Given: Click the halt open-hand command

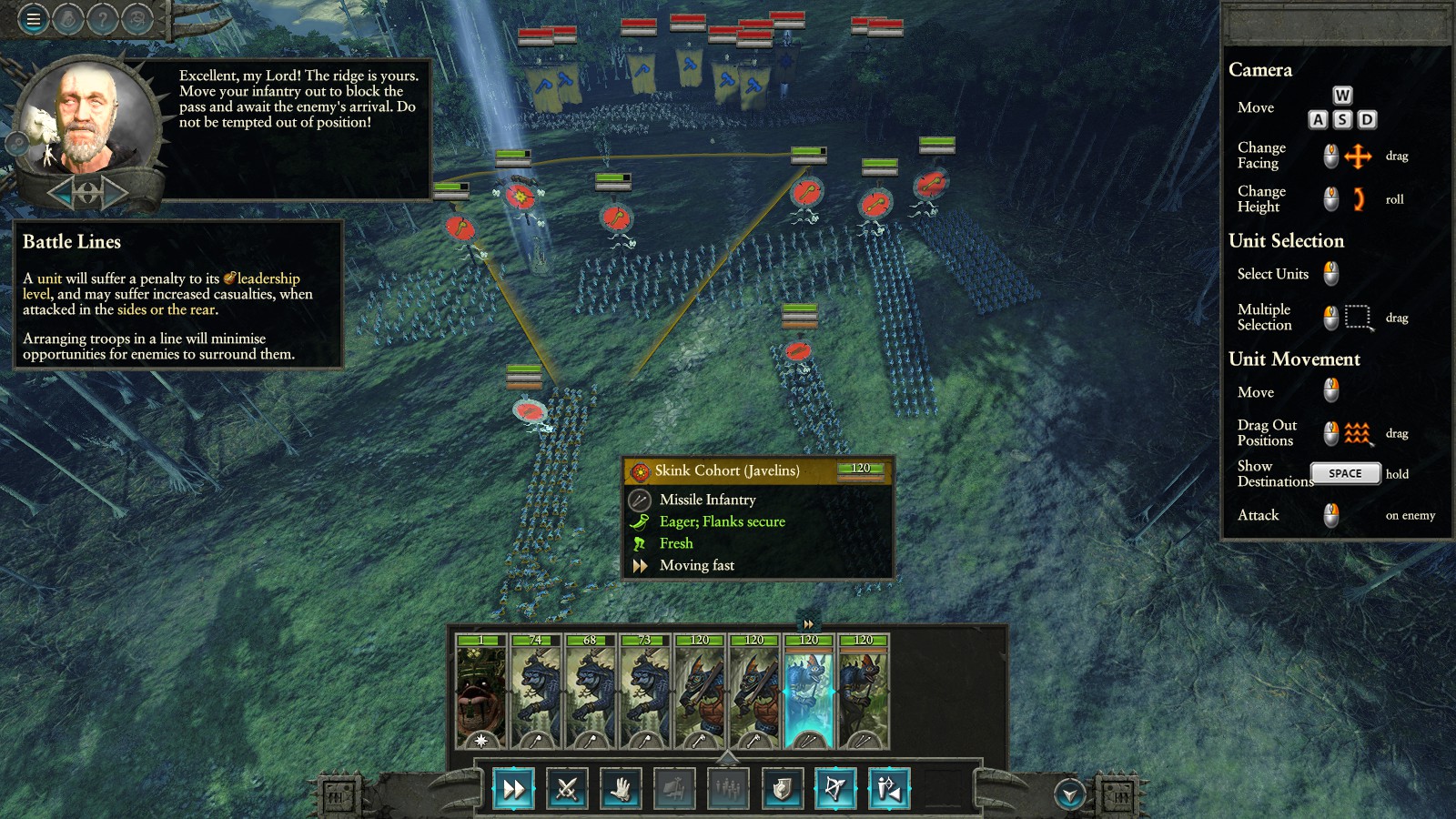Looking at the screenshot, I should 621,789.
